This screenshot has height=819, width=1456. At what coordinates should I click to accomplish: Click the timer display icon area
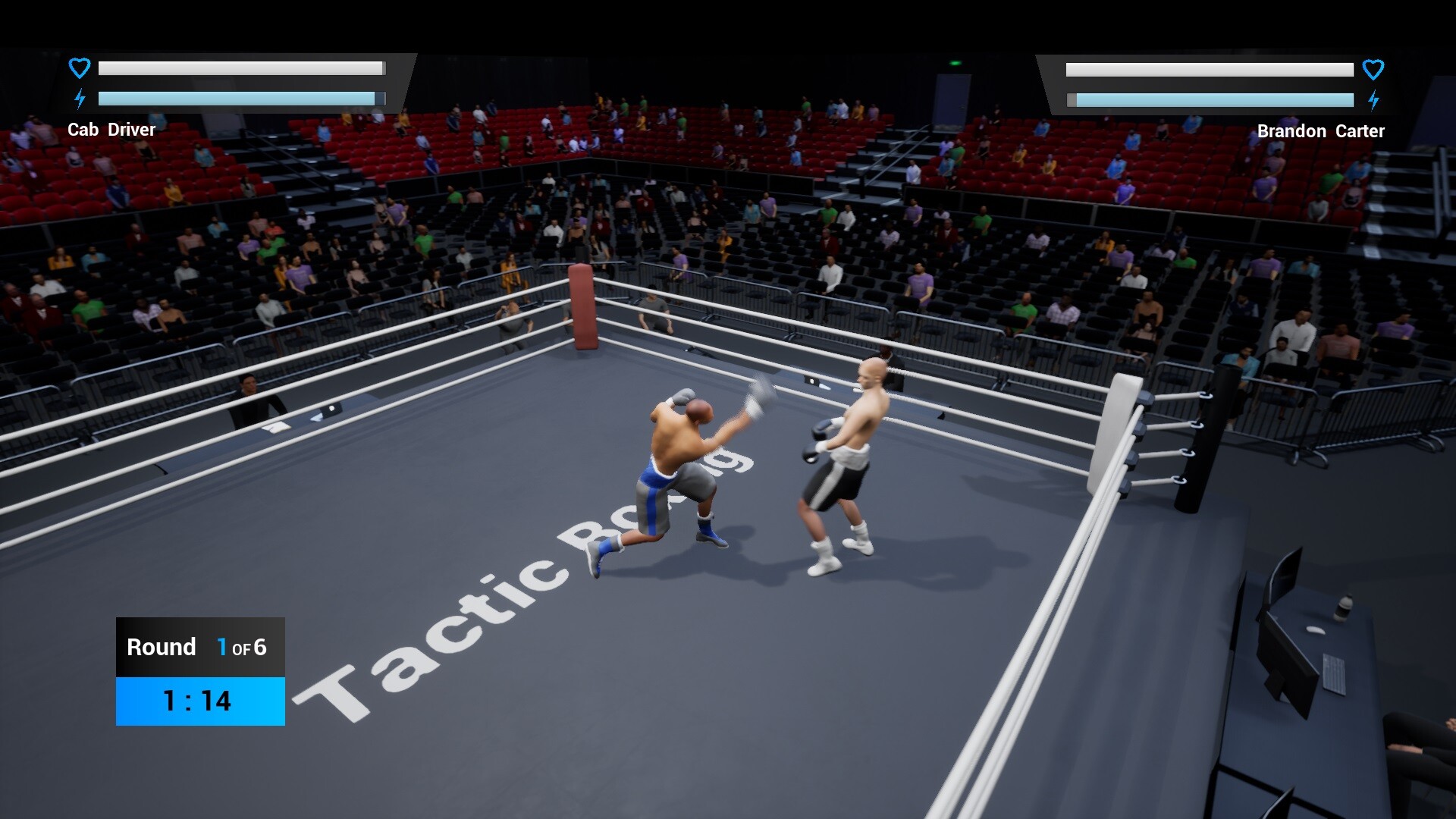(x=200, y=701)
